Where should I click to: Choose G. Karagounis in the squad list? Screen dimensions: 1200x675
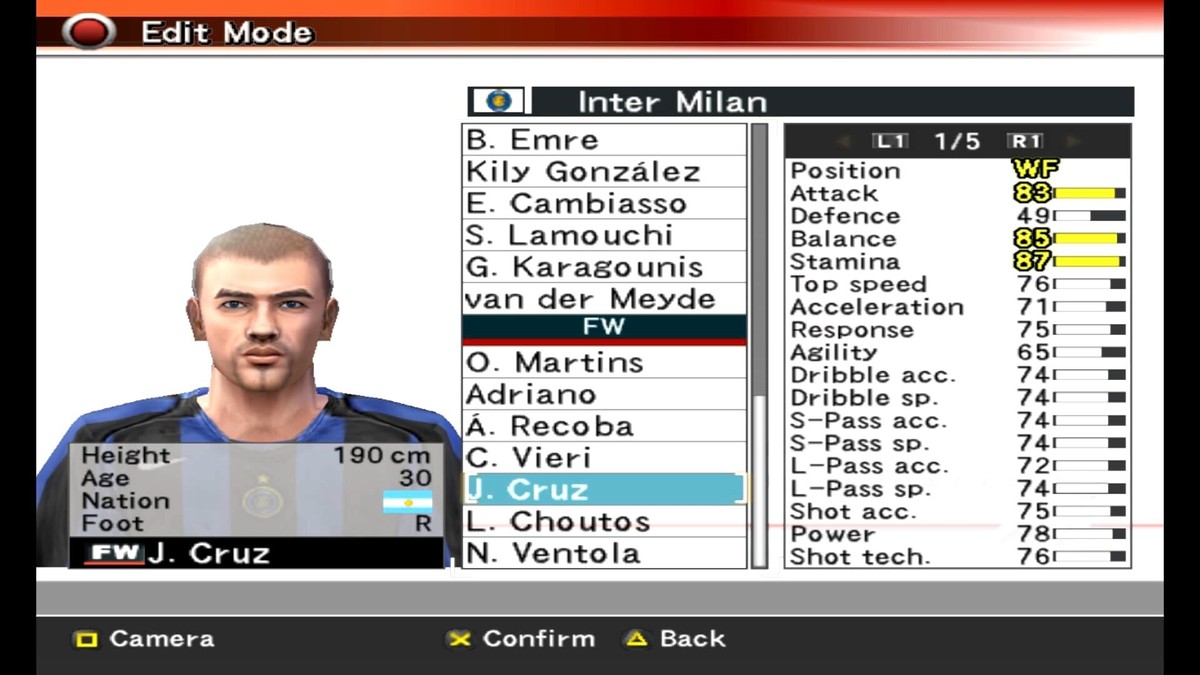click(x=604, y=268)
